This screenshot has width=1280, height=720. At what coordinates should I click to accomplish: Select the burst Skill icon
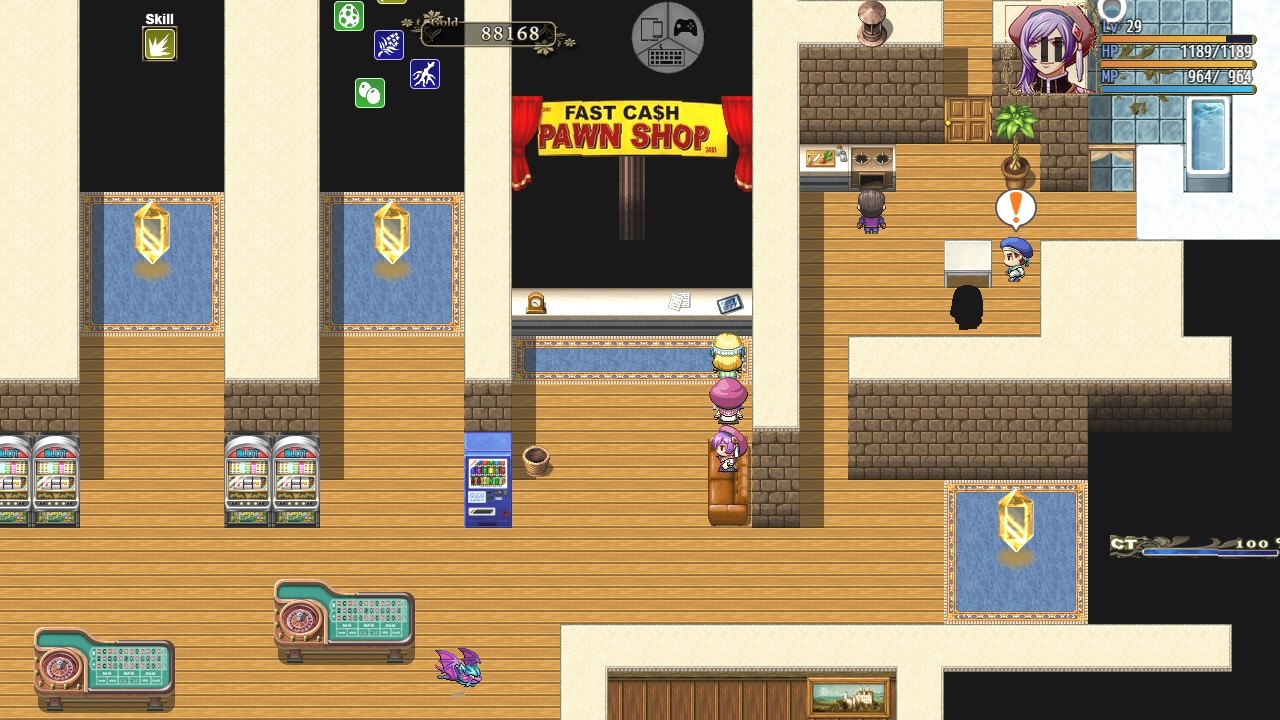pyautogui.click(x=159, y=44)
